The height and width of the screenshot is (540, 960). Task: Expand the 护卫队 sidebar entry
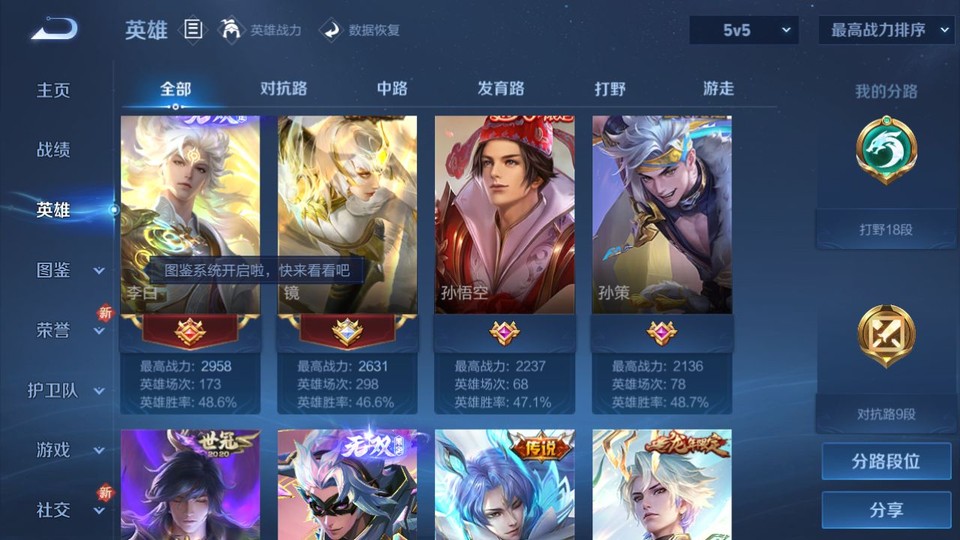[66, 390]
